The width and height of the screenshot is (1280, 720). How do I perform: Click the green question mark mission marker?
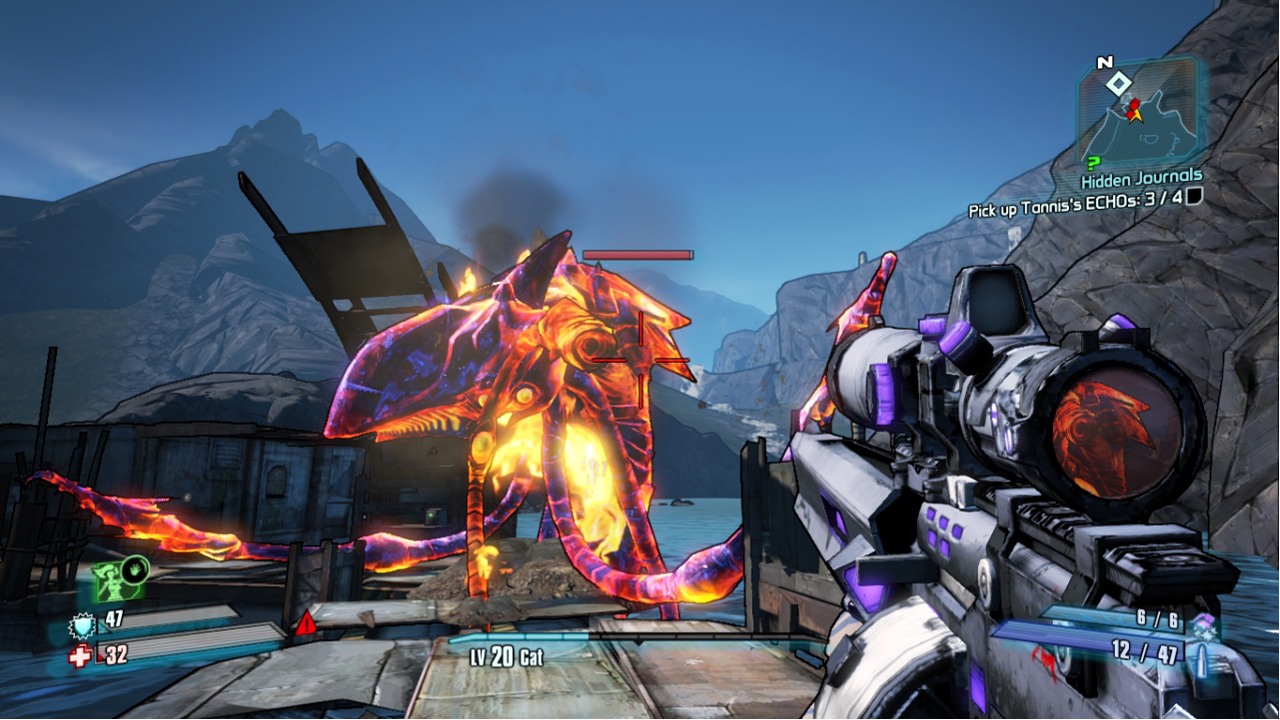click(x=1093, y=162)
